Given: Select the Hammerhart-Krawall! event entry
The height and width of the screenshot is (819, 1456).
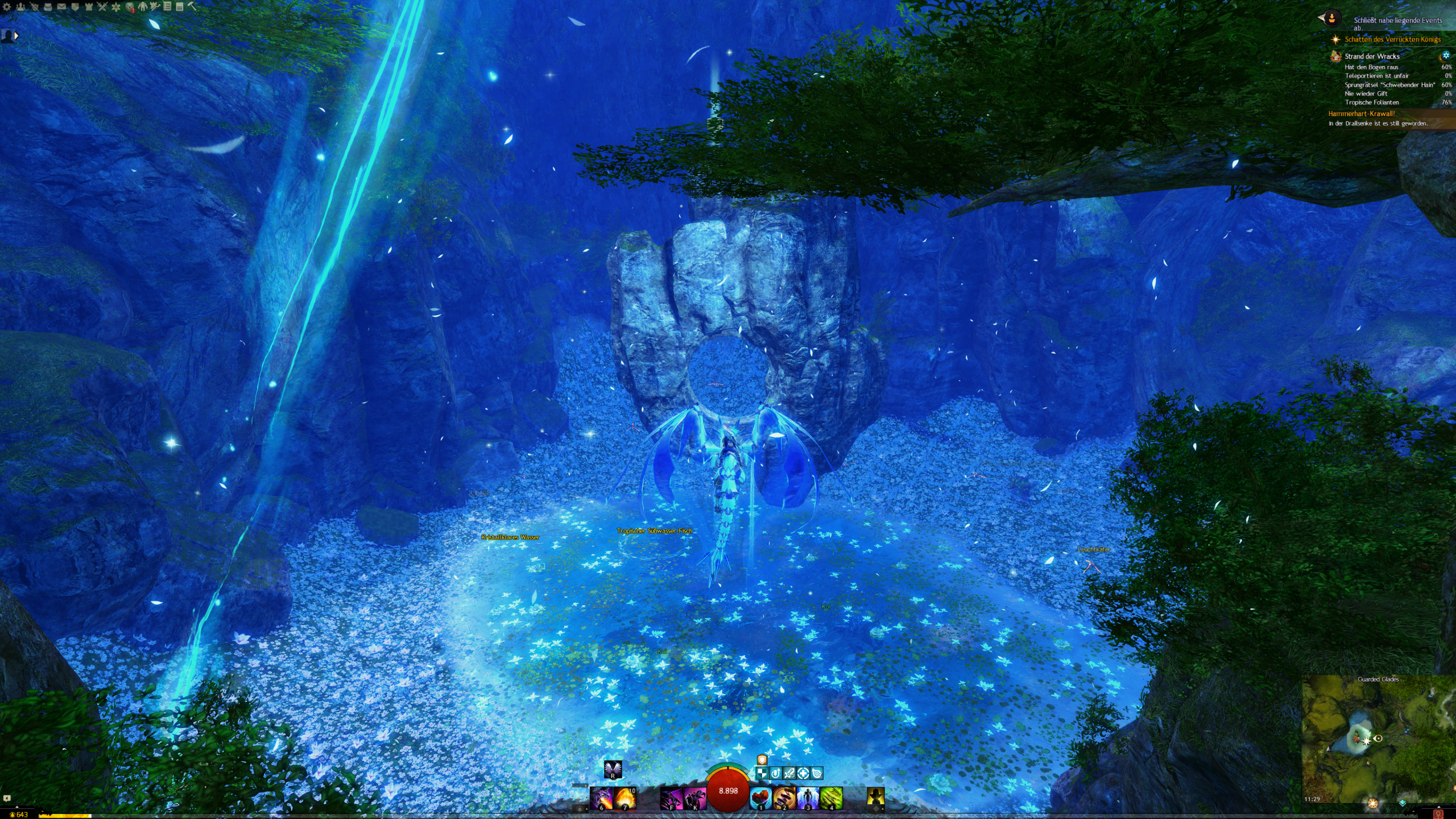Looking at the screenshot, I should pos(1361,114).
